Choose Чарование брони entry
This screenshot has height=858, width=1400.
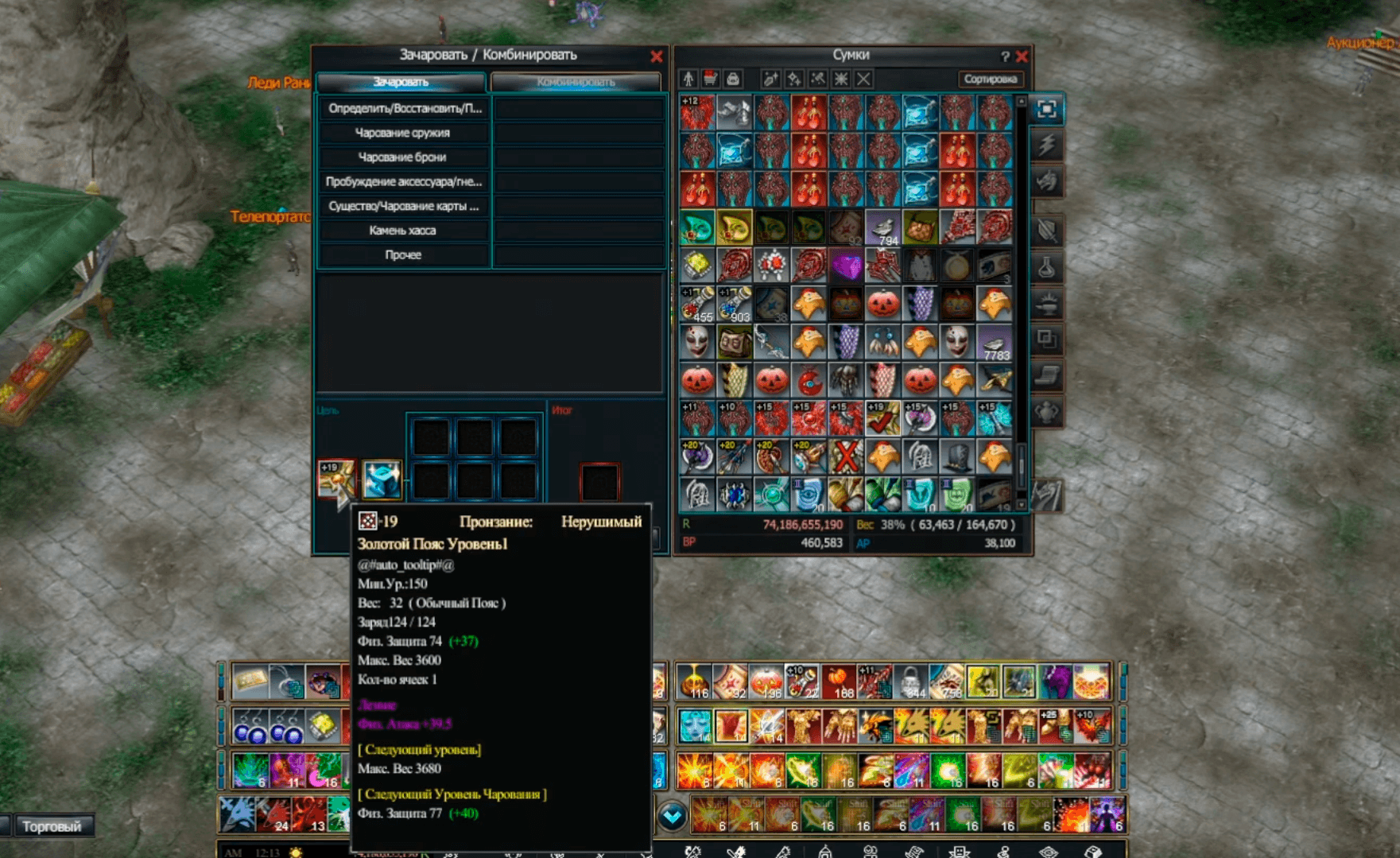402,157
